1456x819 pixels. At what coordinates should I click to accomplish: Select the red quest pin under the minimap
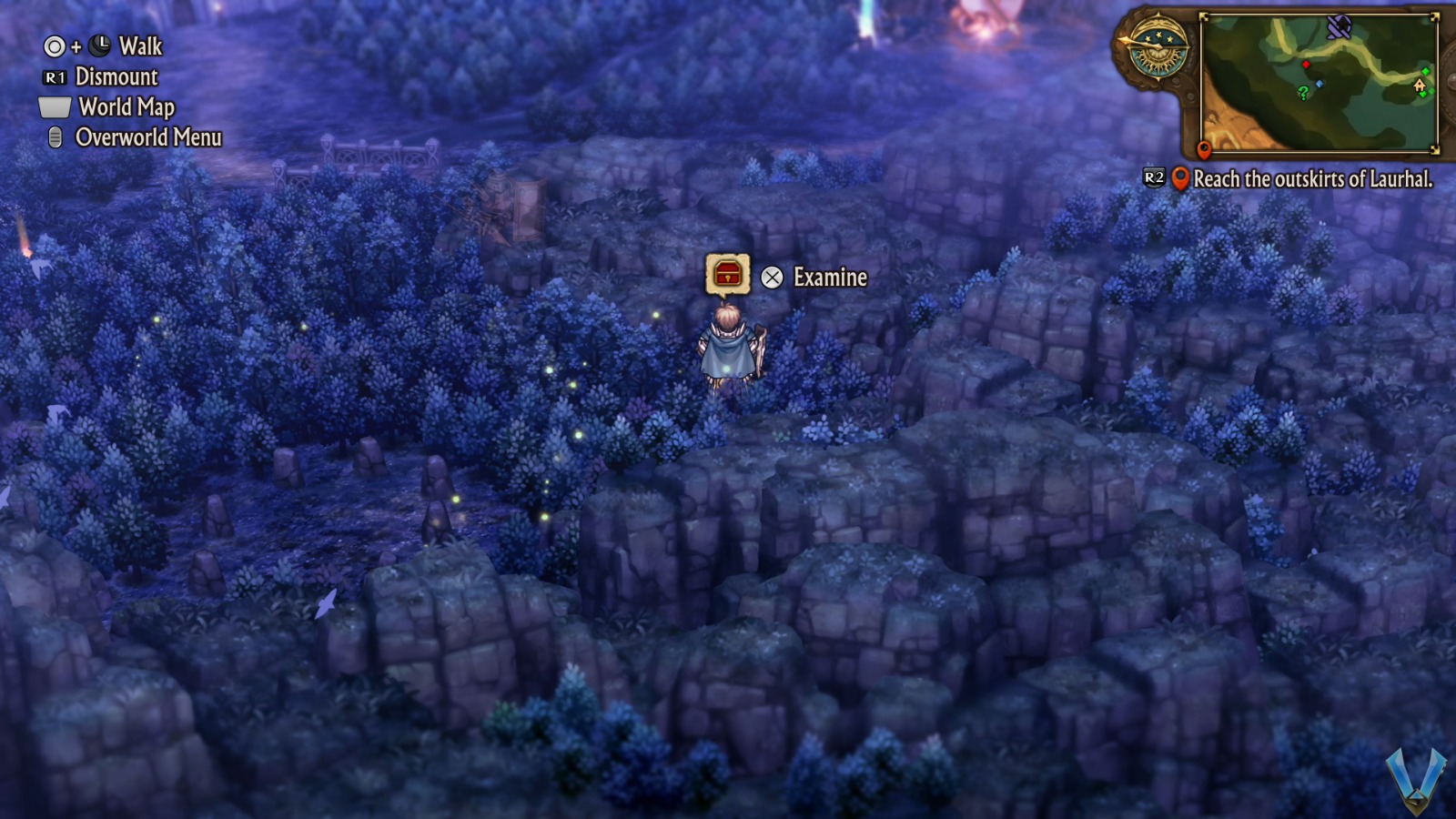click(x=1205, y=149)
